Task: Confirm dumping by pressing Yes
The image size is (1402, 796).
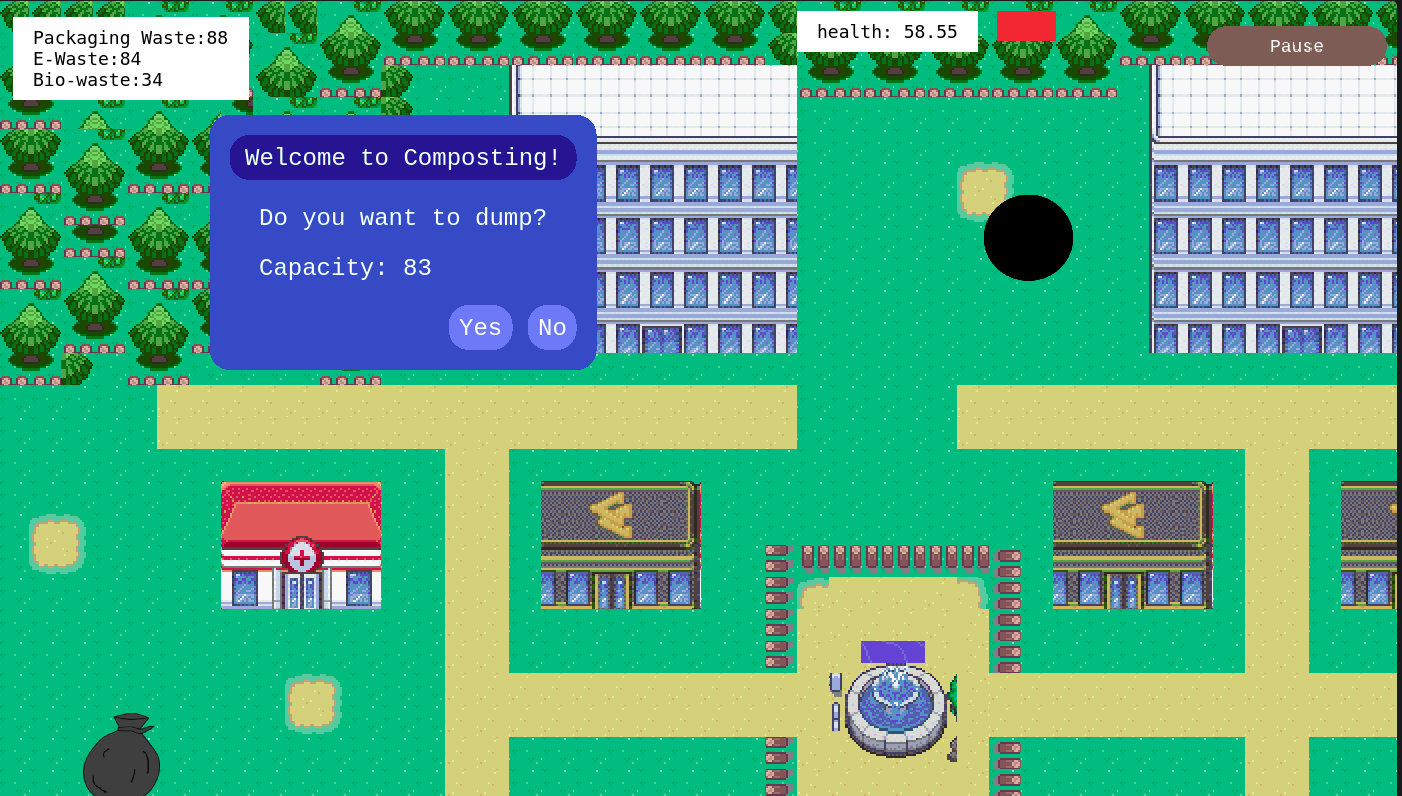Action: (480, 327)
